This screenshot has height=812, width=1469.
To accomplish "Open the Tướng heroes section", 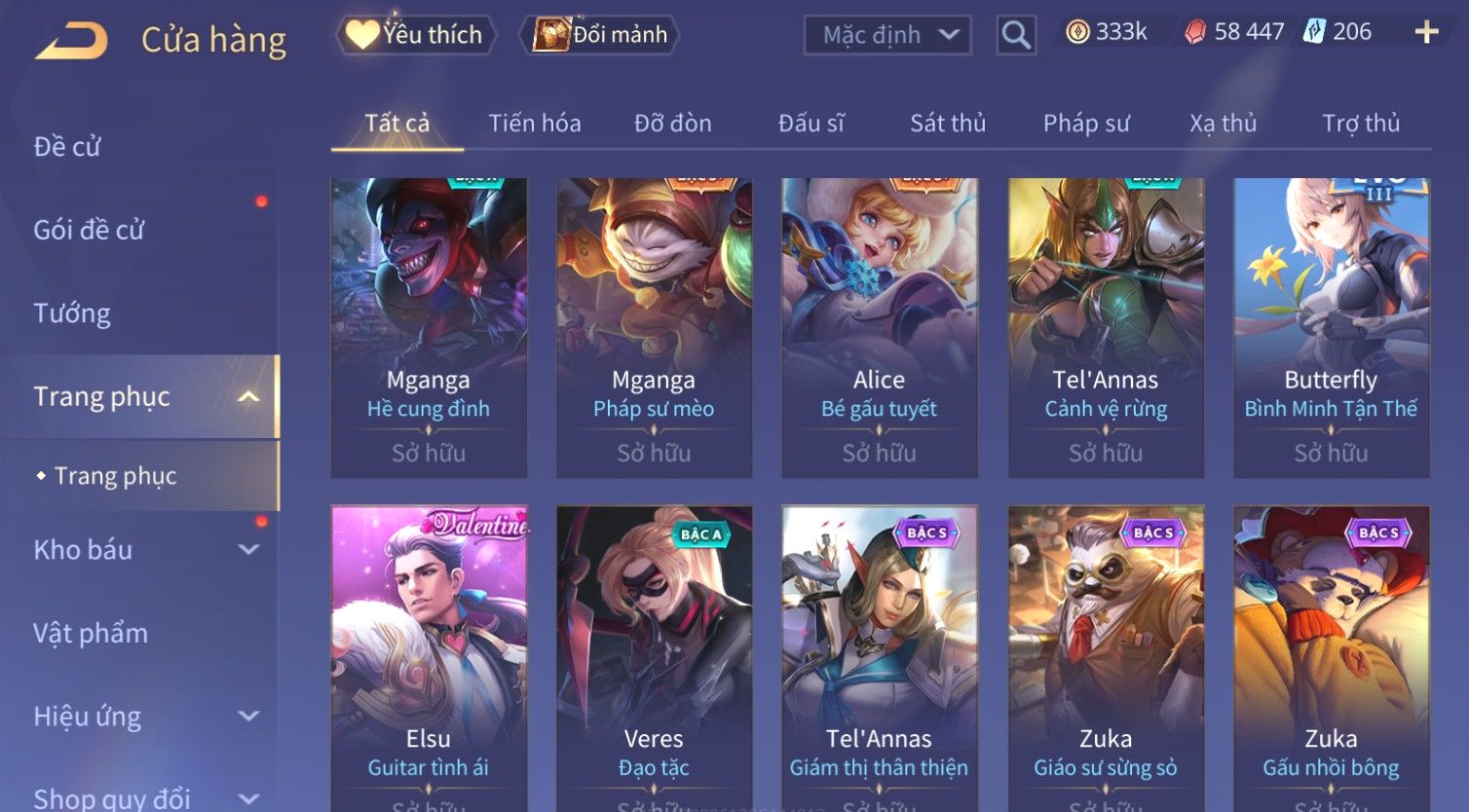I will pyautogui.click(x=72, y=314).
